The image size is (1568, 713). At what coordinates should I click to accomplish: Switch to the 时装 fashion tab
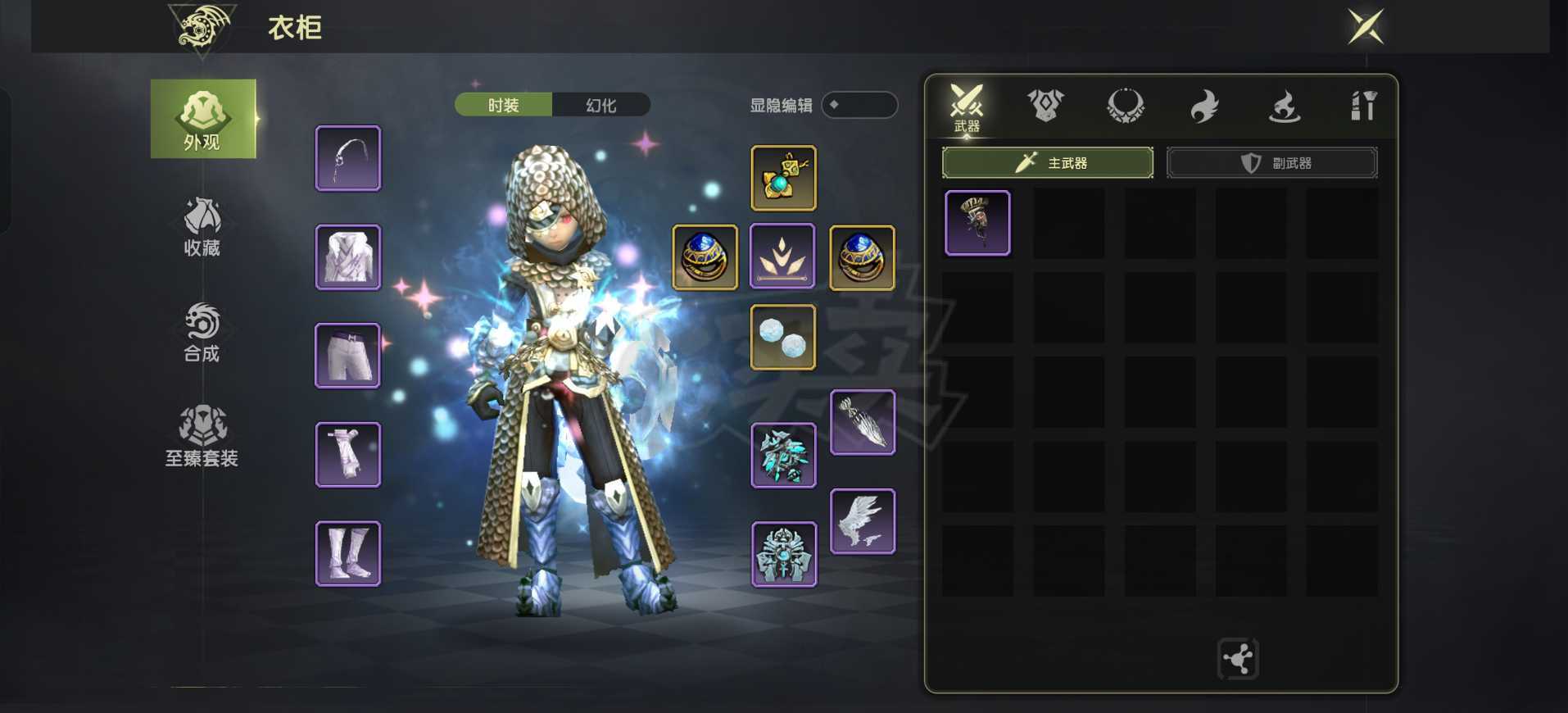503,105
